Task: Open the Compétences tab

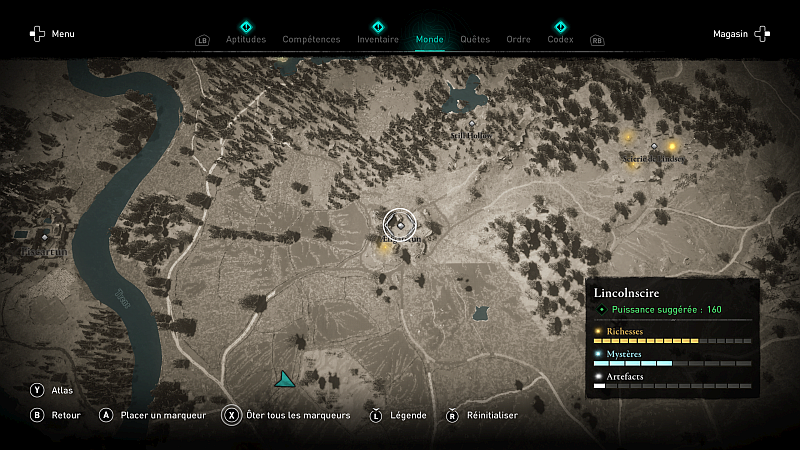Action: 312,40
